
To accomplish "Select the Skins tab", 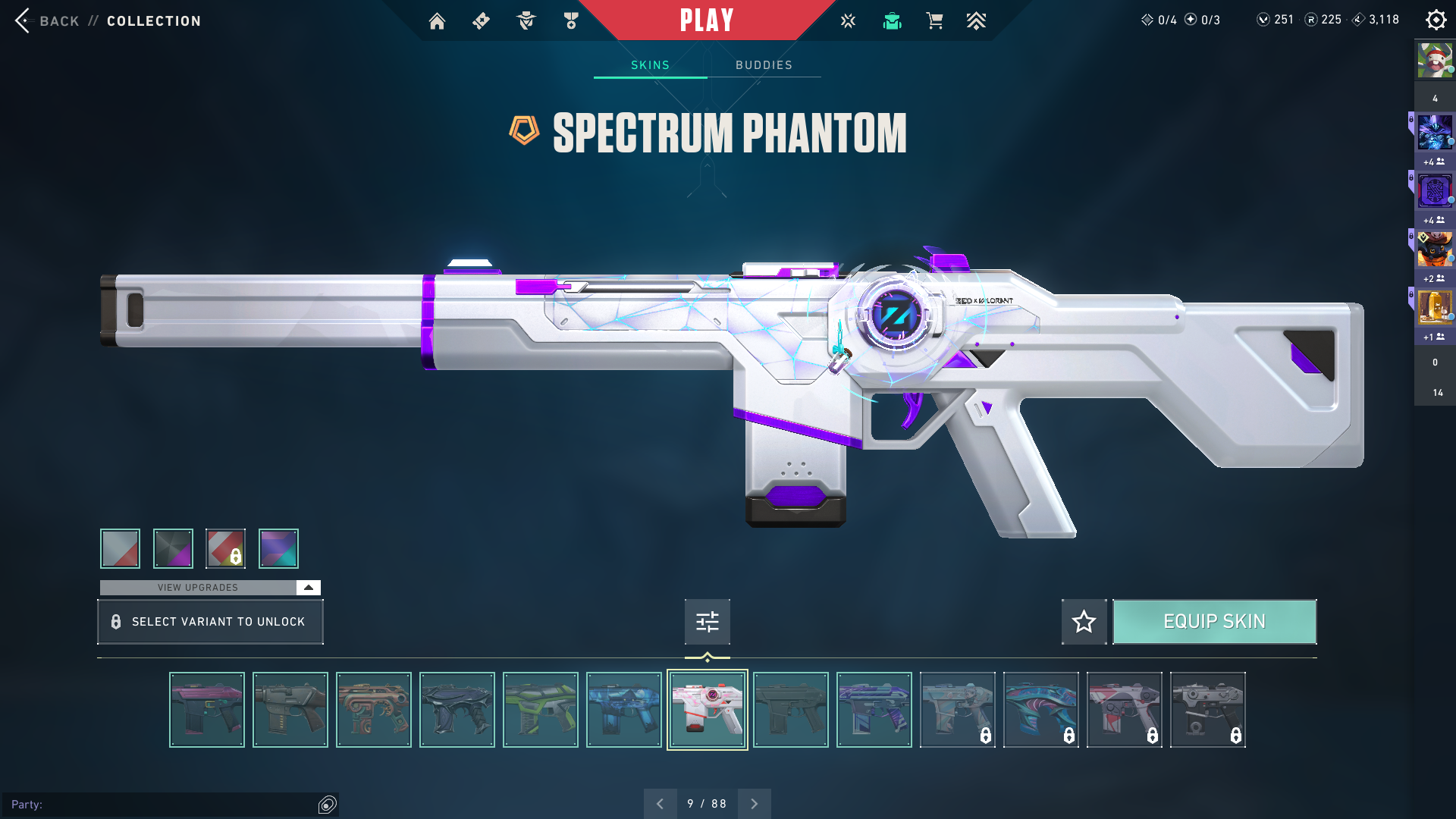I will tap(650, 65).
